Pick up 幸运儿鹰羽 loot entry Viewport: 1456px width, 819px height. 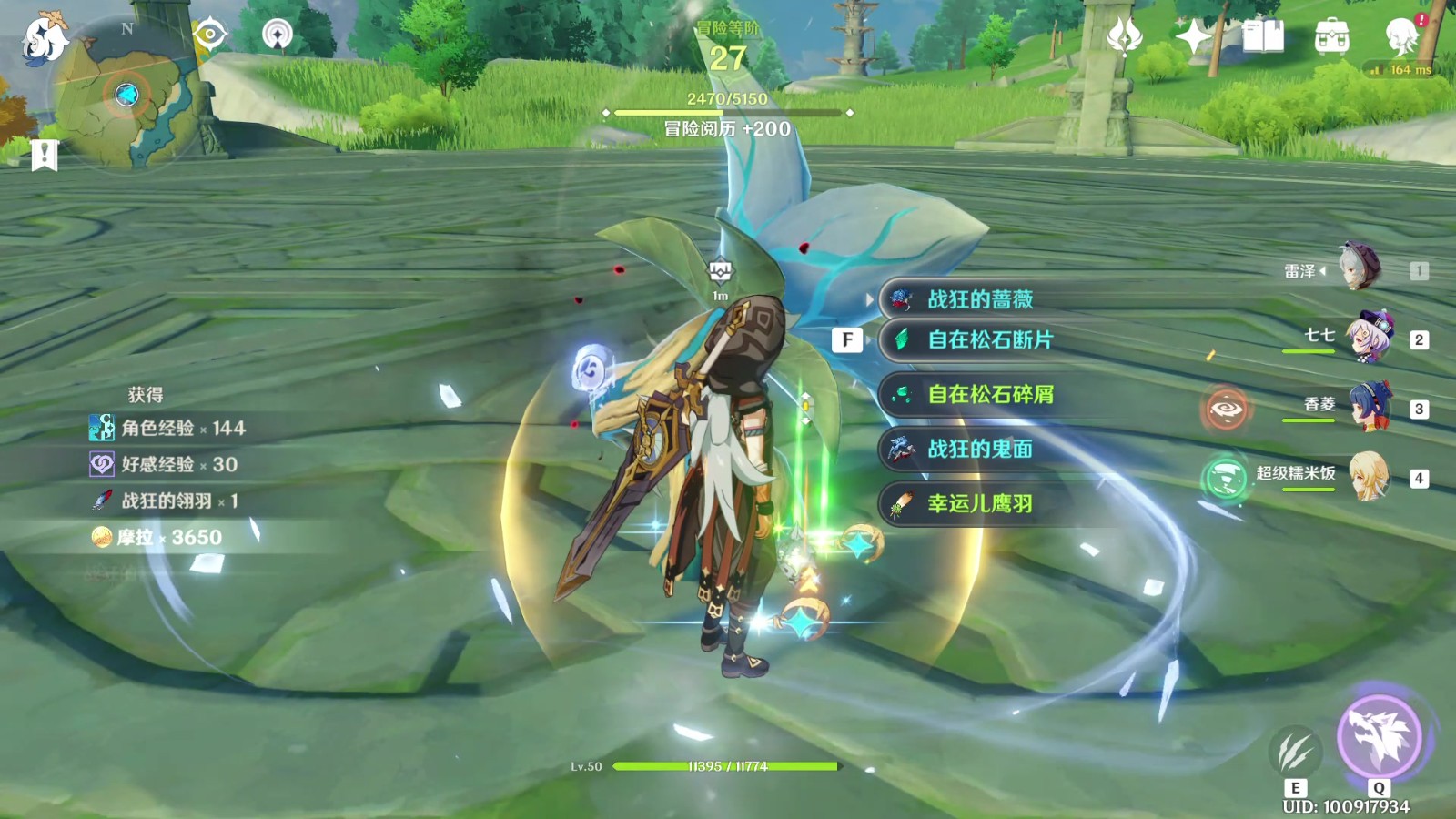pos(980,503)
